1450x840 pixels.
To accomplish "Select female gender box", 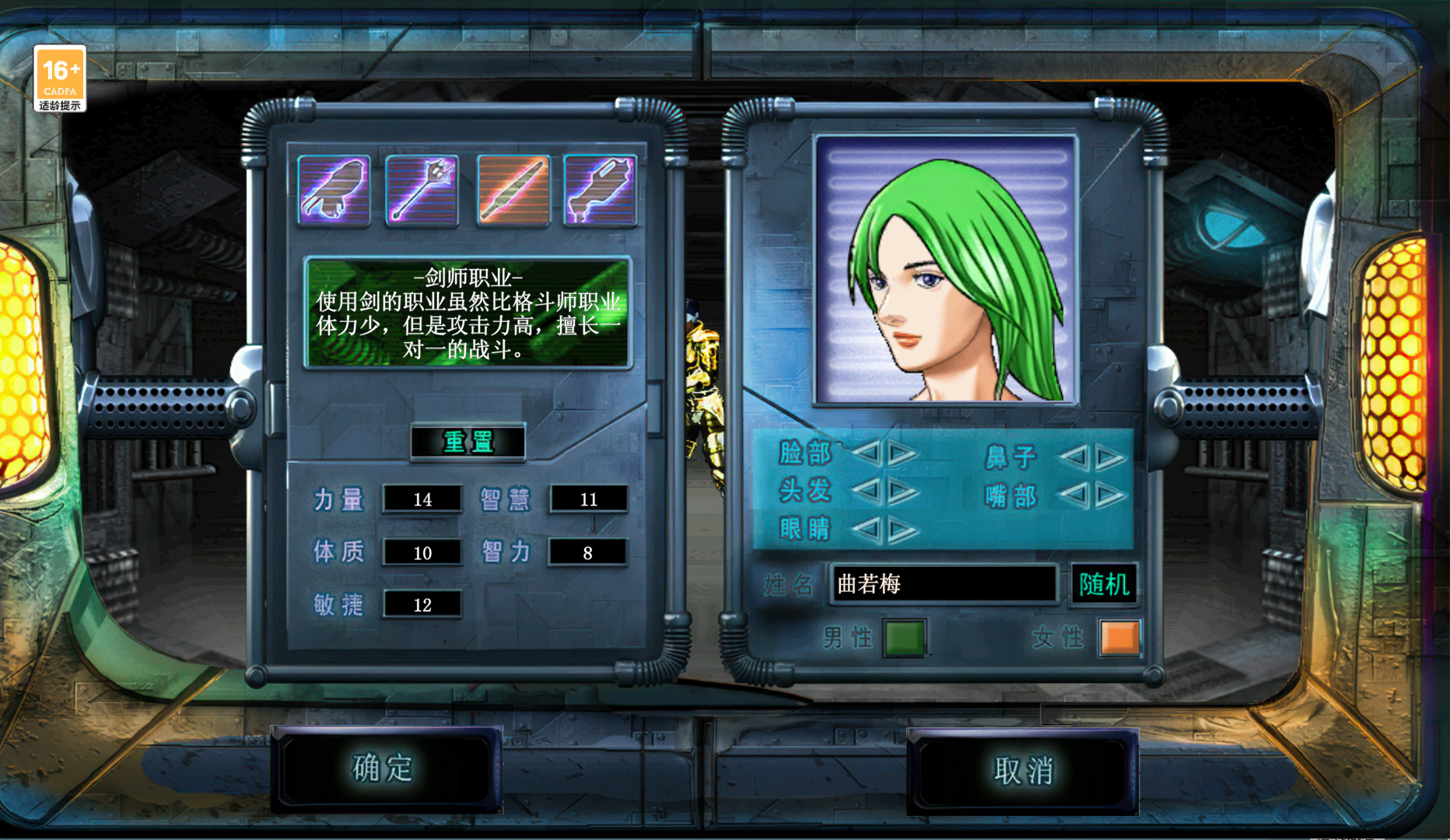I will tap(1119, 638).
